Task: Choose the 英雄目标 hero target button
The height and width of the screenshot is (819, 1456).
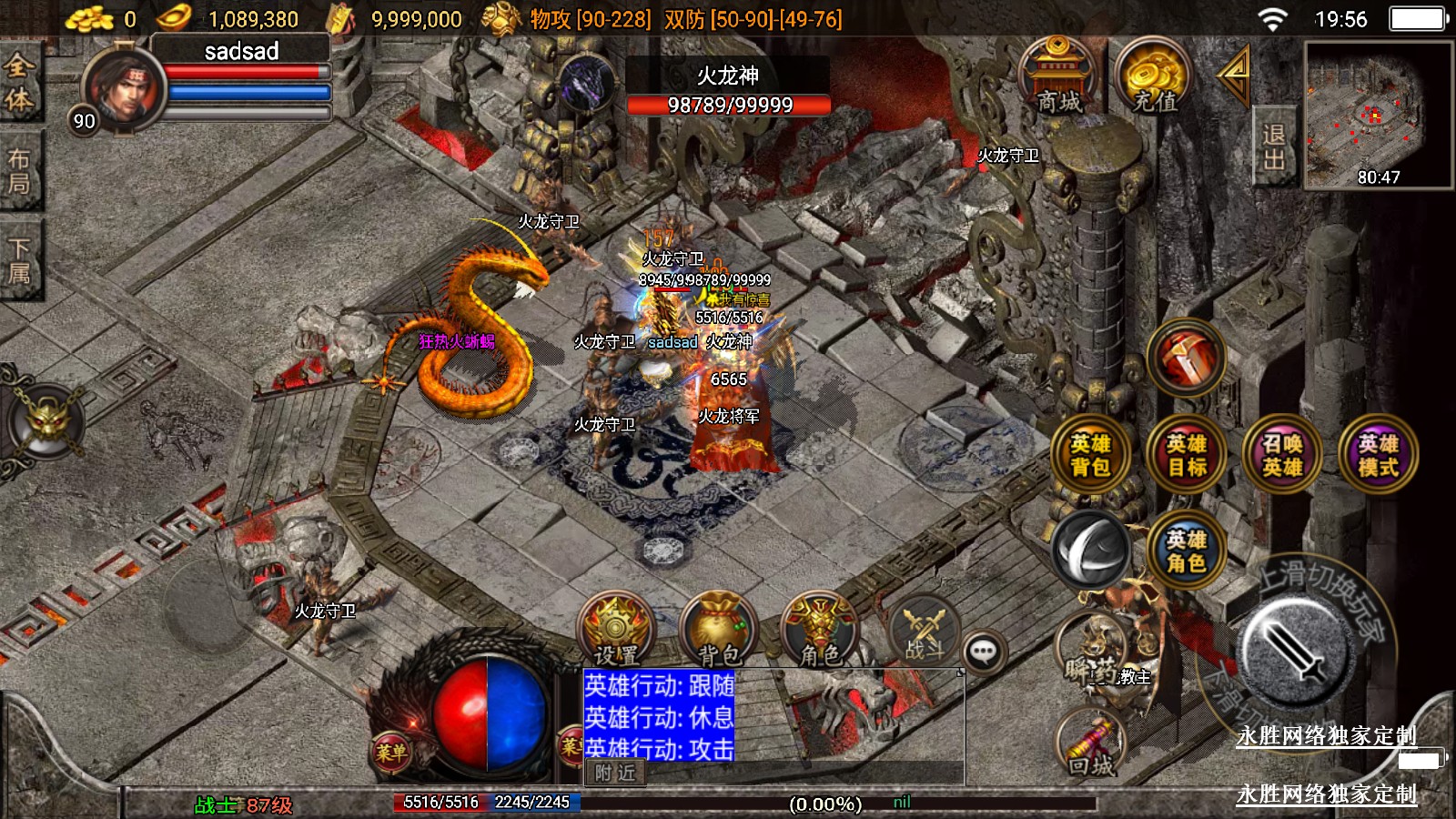Action: tap(1187, 454)
